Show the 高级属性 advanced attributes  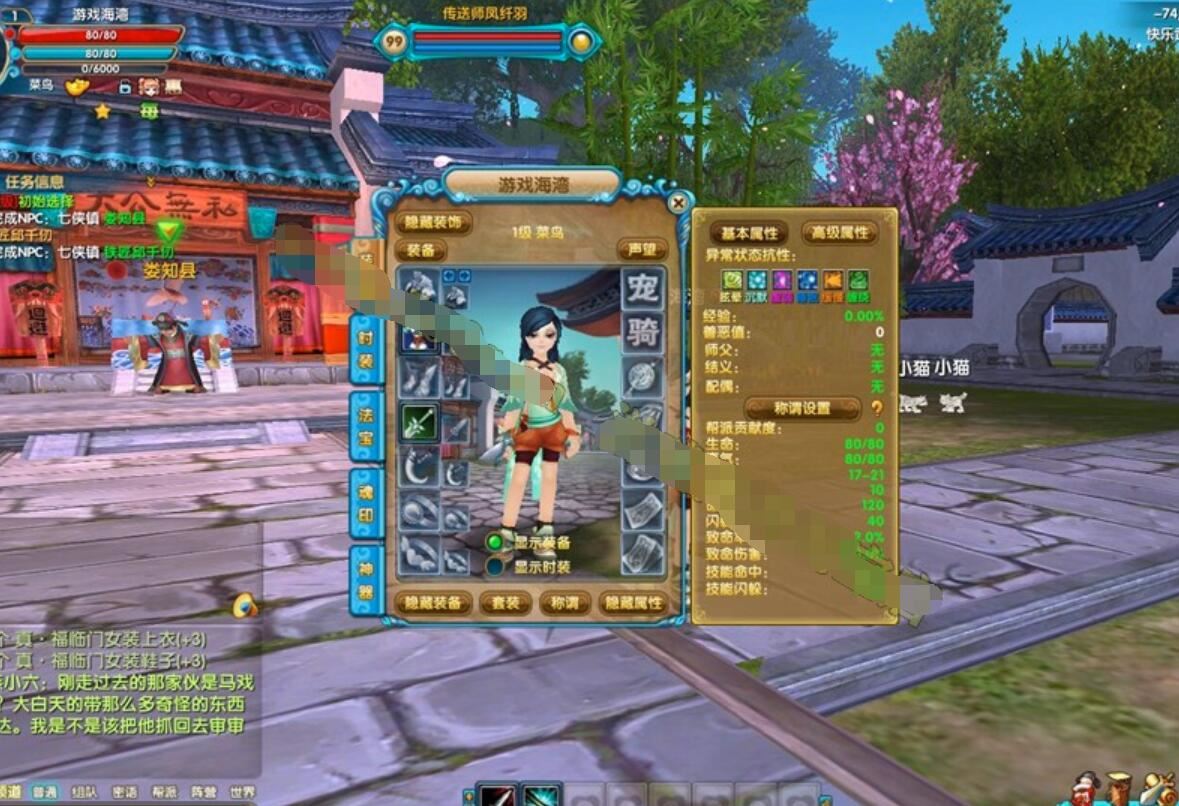[839, 233]
